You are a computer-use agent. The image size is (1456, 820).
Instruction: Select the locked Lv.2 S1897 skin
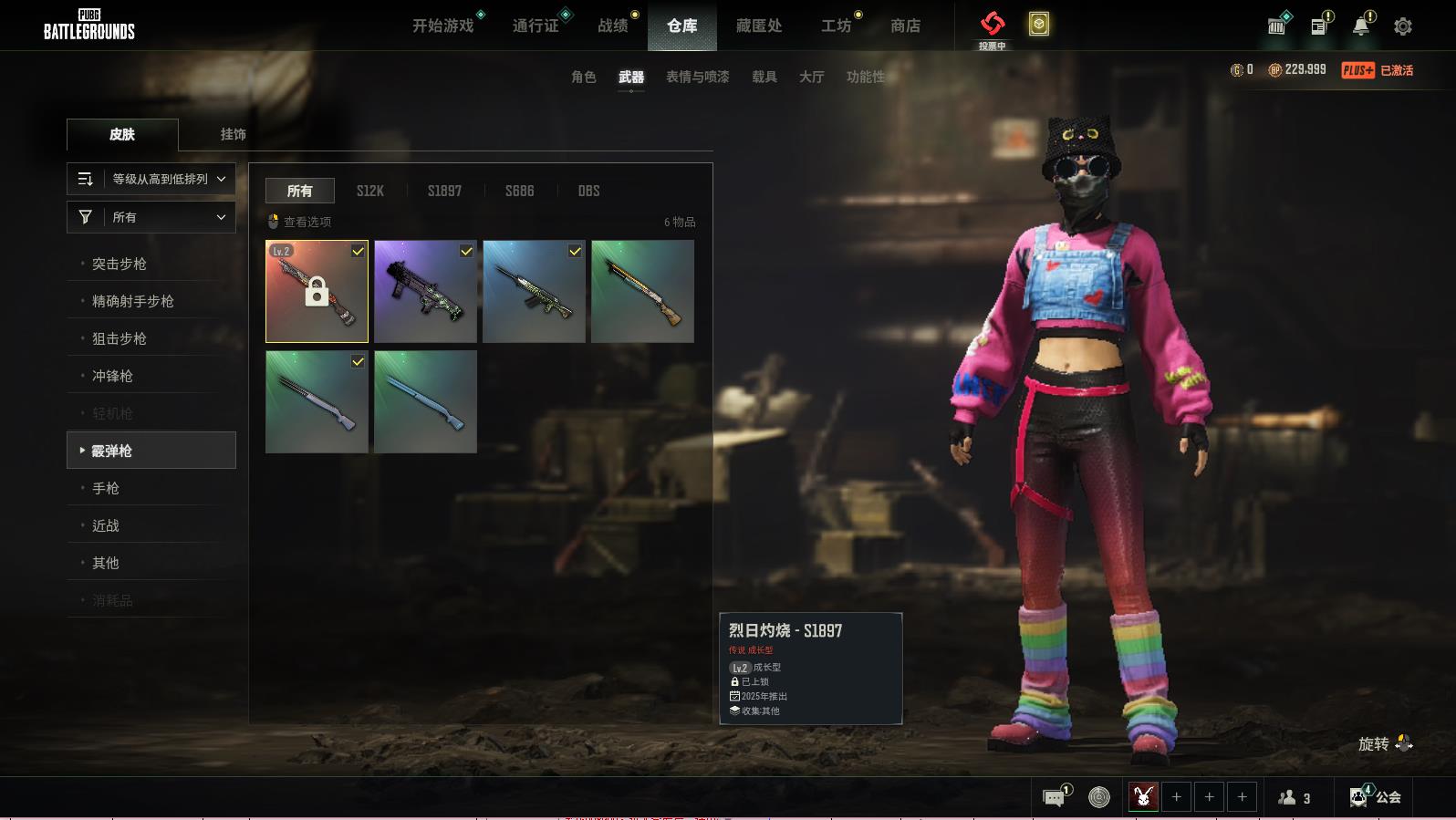coord(317,292)
